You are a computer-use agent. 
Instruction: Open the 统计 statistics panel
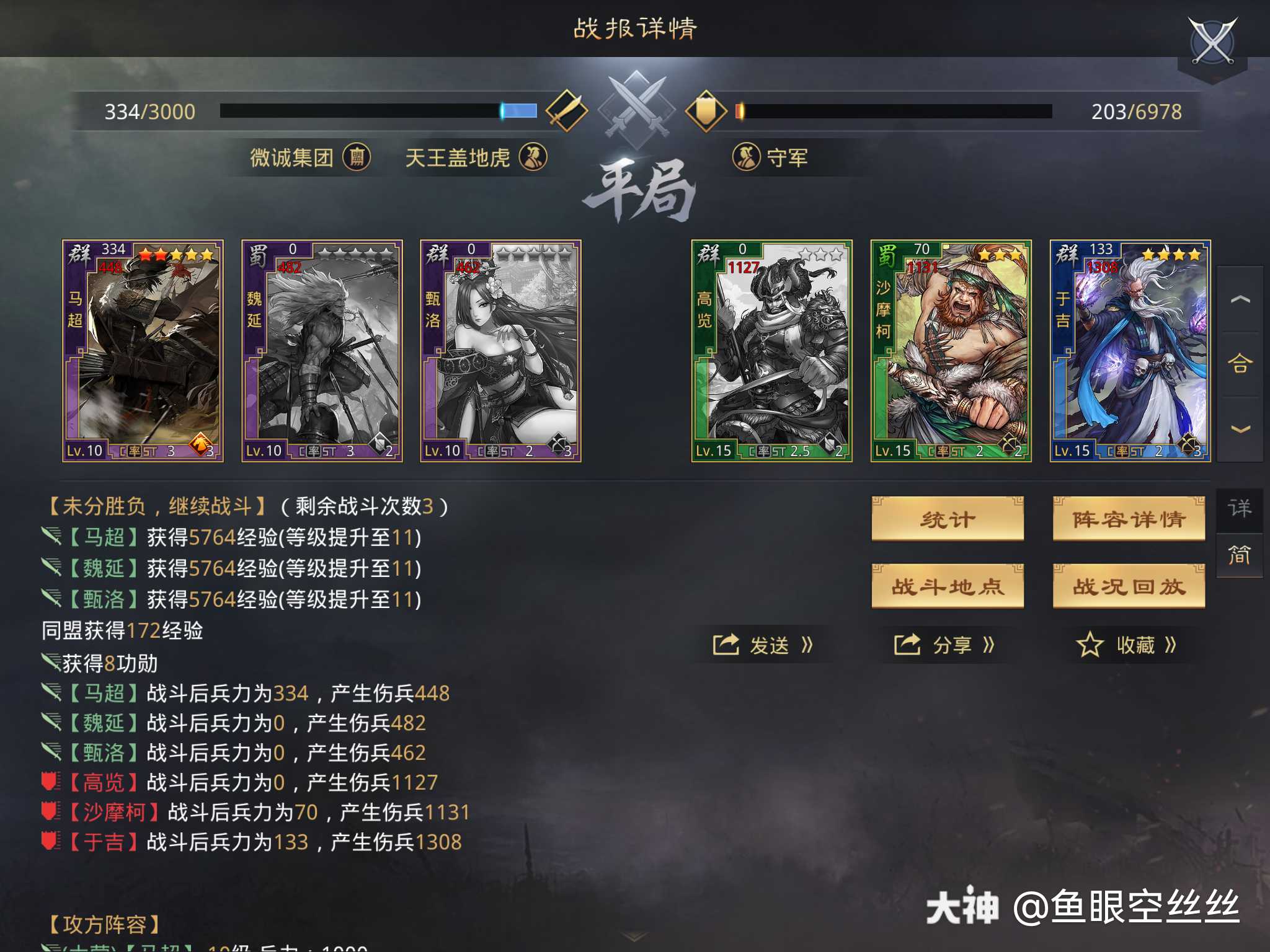(948, 519)
